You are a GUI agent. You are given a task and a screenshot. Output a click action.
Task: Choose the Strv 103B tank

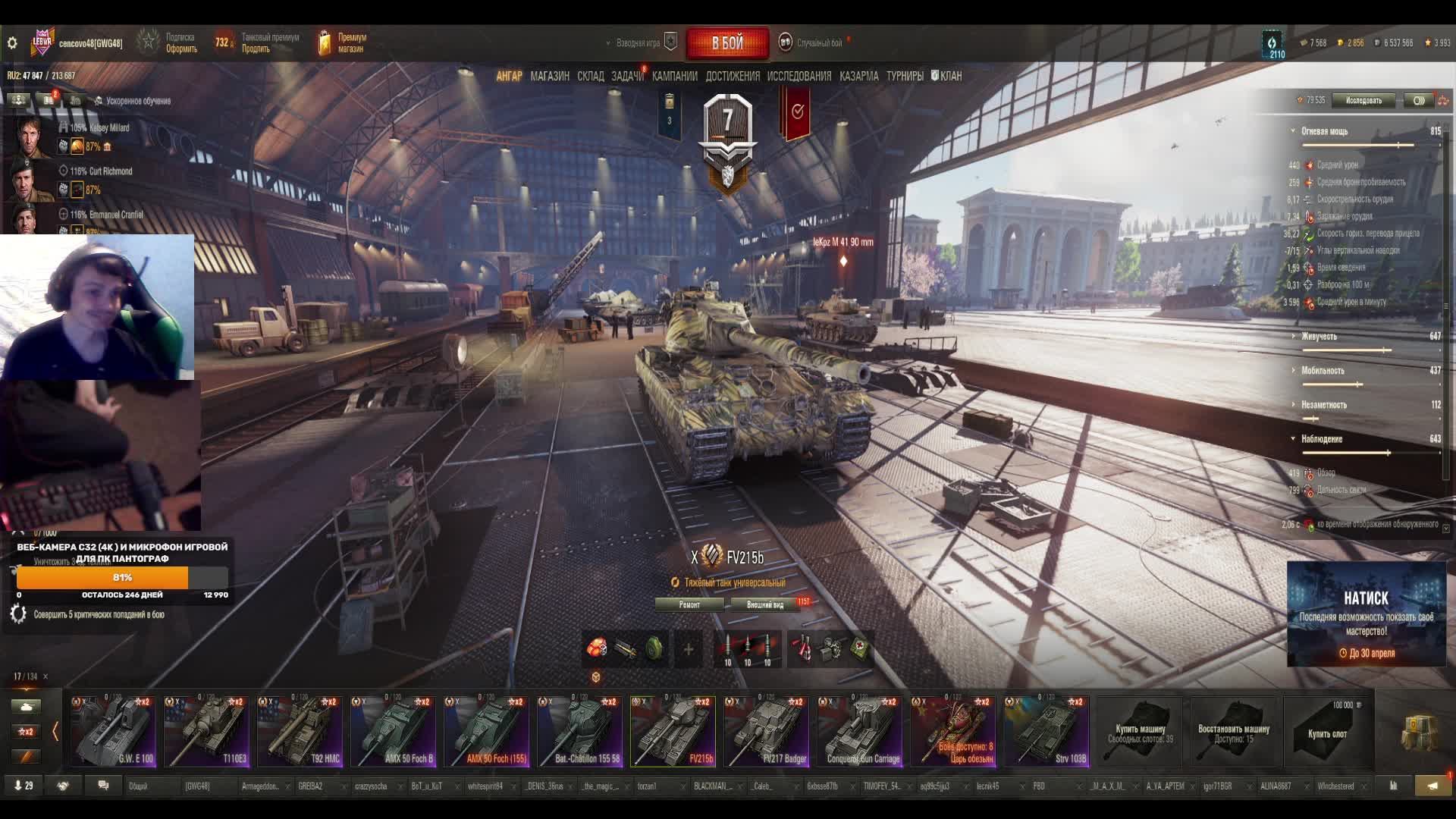point(1046,732)
